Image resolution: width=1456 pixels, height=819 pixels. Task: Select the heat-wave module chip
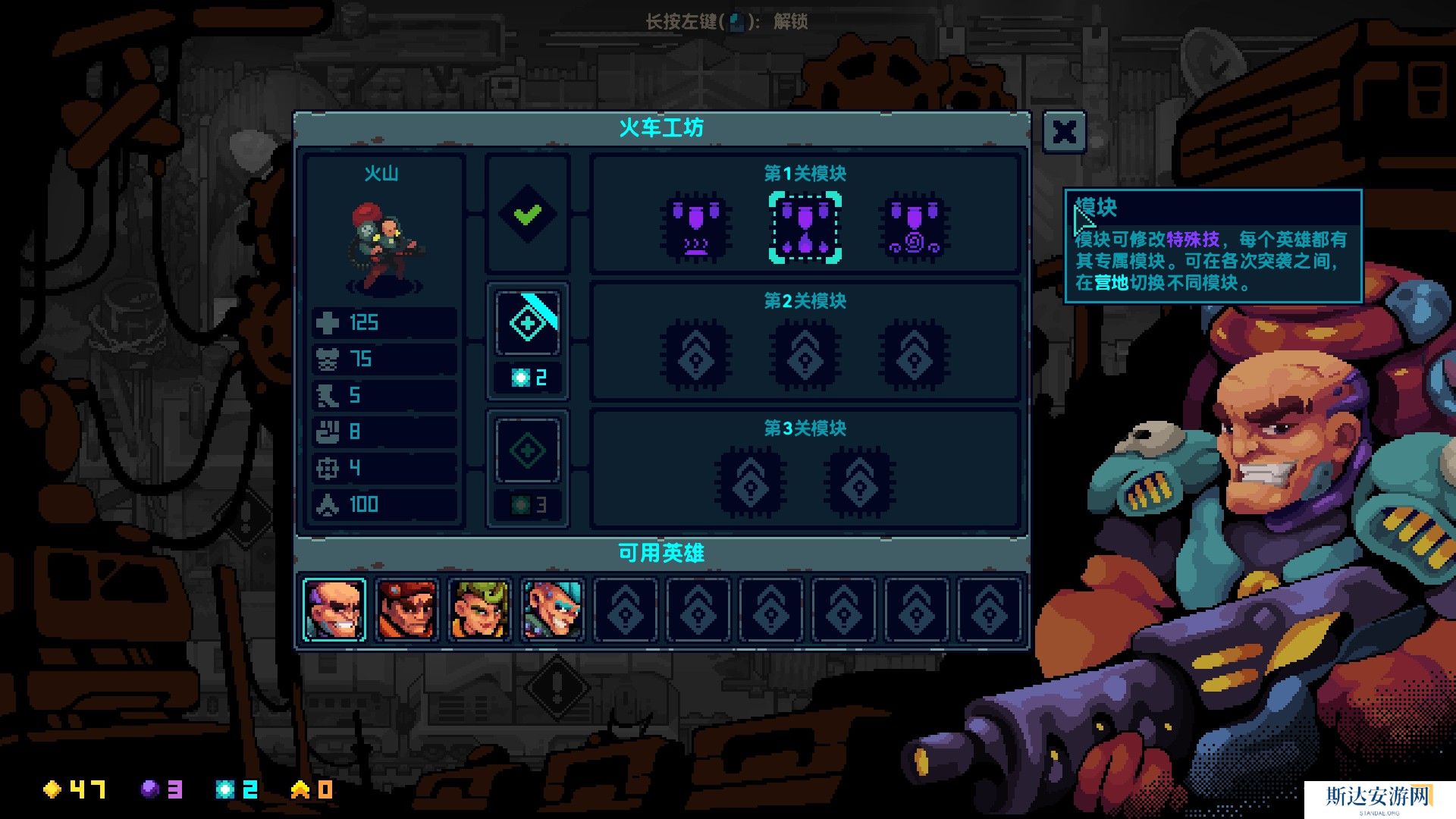(x=696, y=227)
